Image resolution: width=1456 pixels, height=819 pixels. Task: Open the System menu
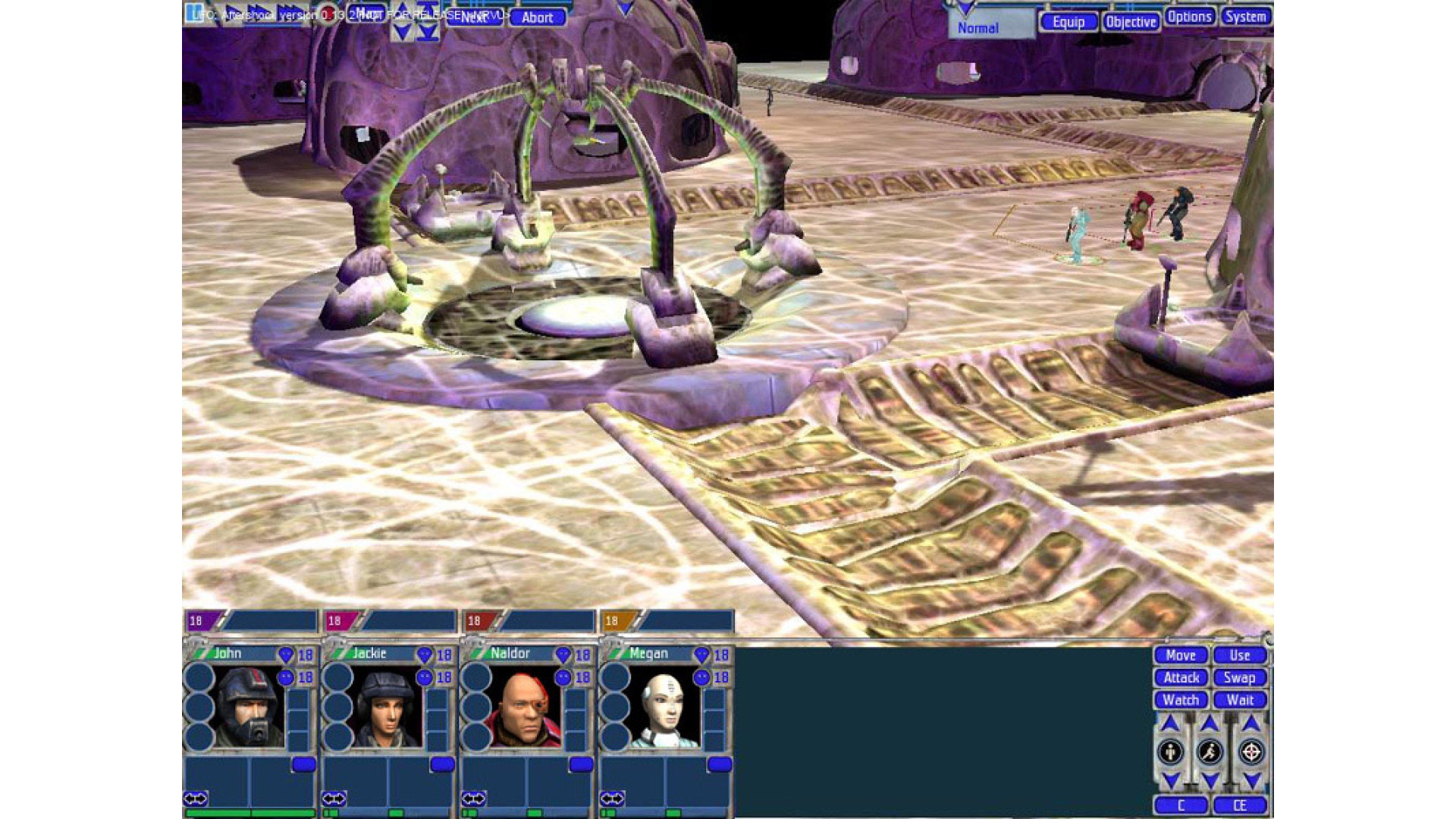pos(1245,17)
